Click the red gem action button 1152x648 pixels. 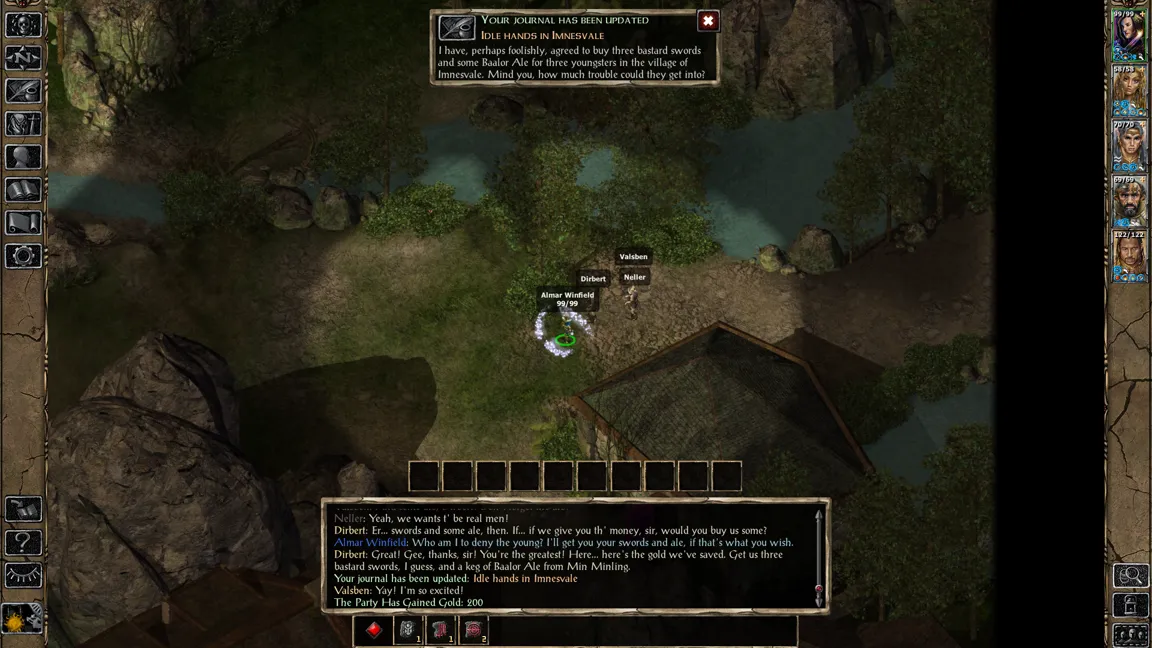tap(374, 630)
